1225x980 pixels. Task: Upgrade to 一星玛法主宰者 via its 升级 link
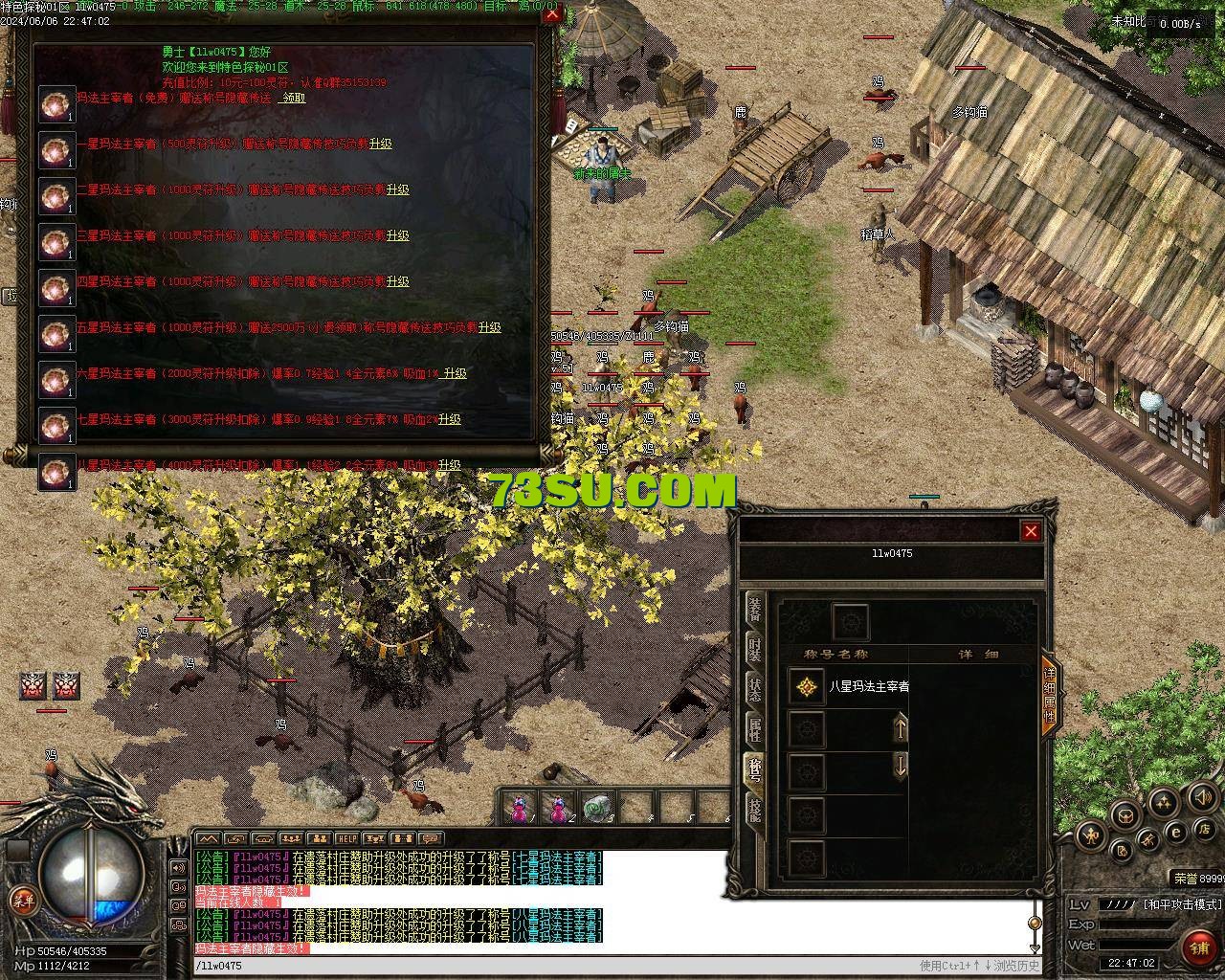click(x=380, y=144)
